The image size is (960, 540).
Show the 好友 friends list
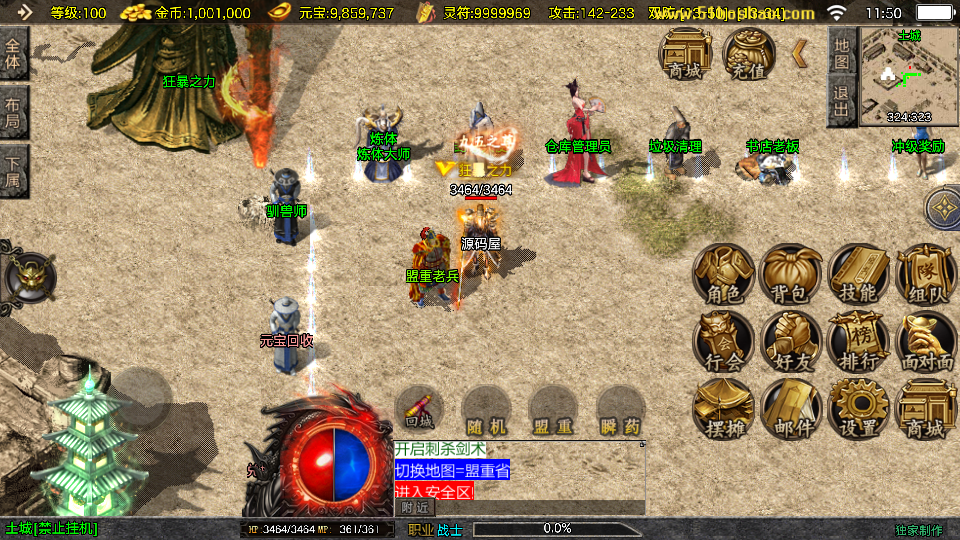click(x=791, y=341)
